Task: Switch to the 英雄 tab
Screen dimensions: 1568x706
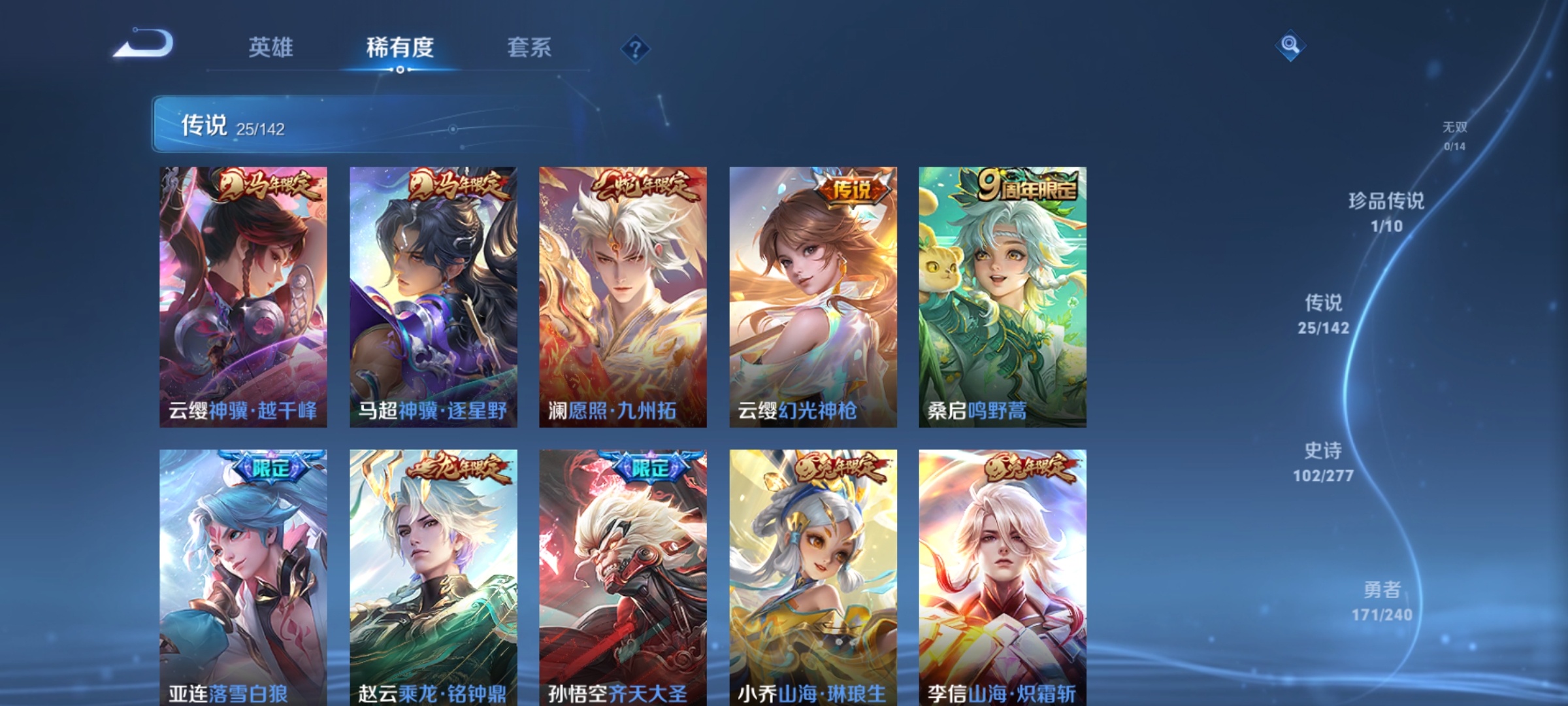Action: point(271,48)
